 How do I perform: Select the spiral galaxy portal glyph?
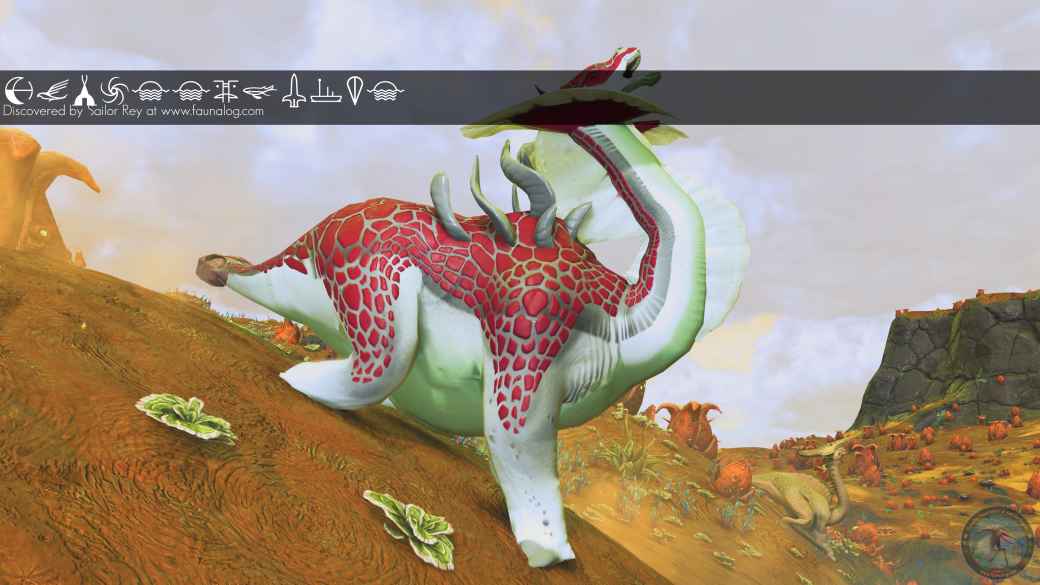115,91
